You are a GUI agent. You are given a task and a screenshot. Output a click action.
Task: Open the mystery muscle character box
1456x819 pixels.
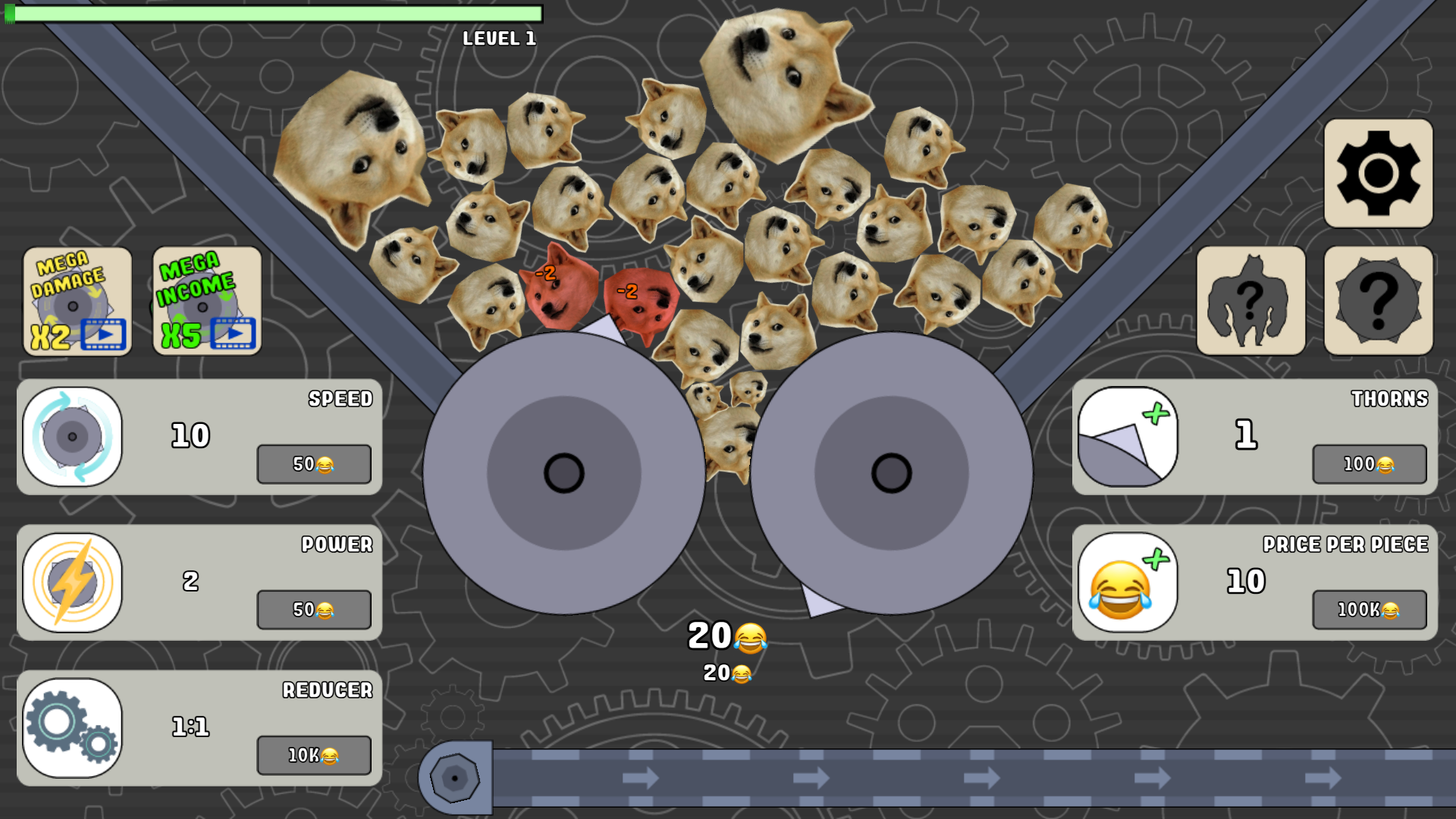pos(1250,300)
